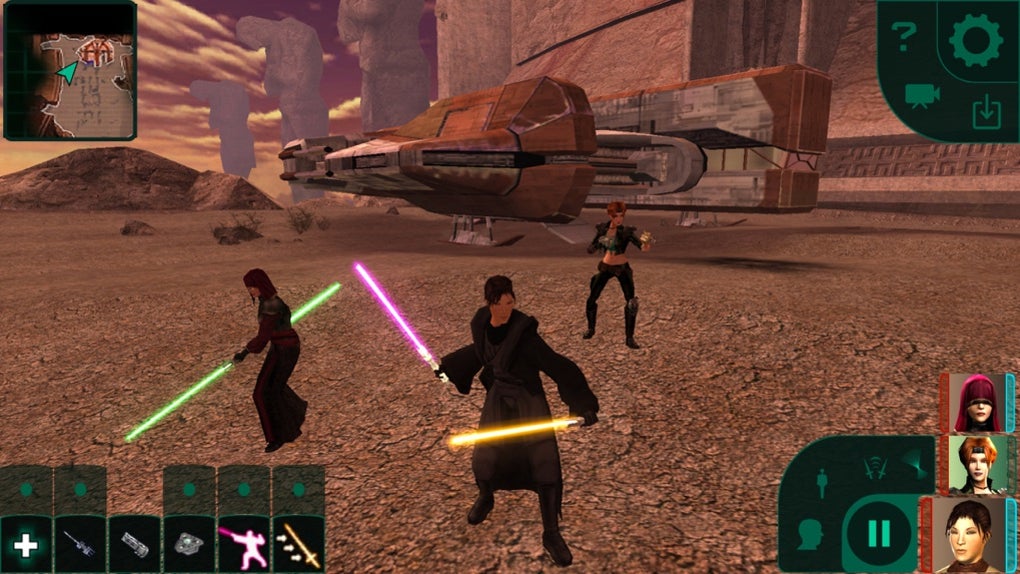1020x574 pixels.
Task: Click the head silhouette icon
Action: [x=810, y=536]
